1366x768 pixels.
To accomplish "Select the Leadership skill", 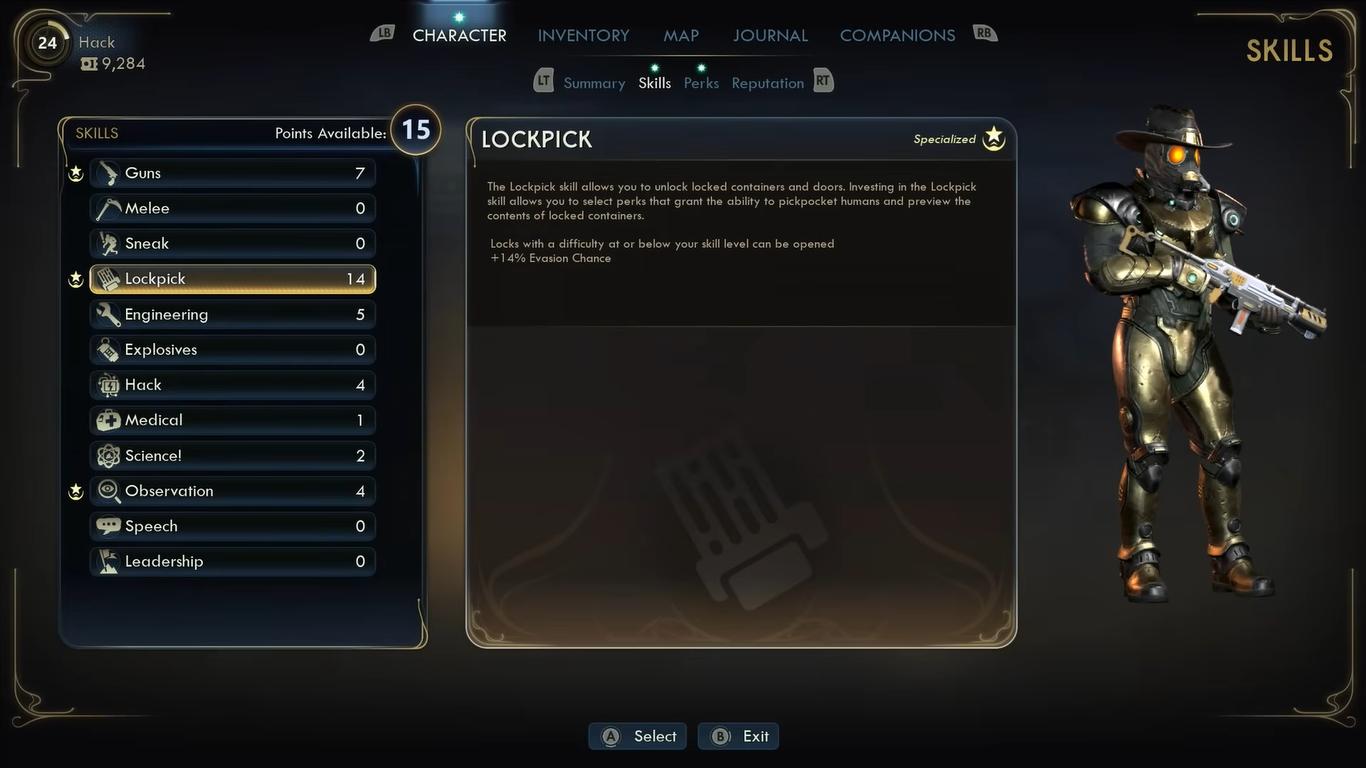I will pos(232,562).
